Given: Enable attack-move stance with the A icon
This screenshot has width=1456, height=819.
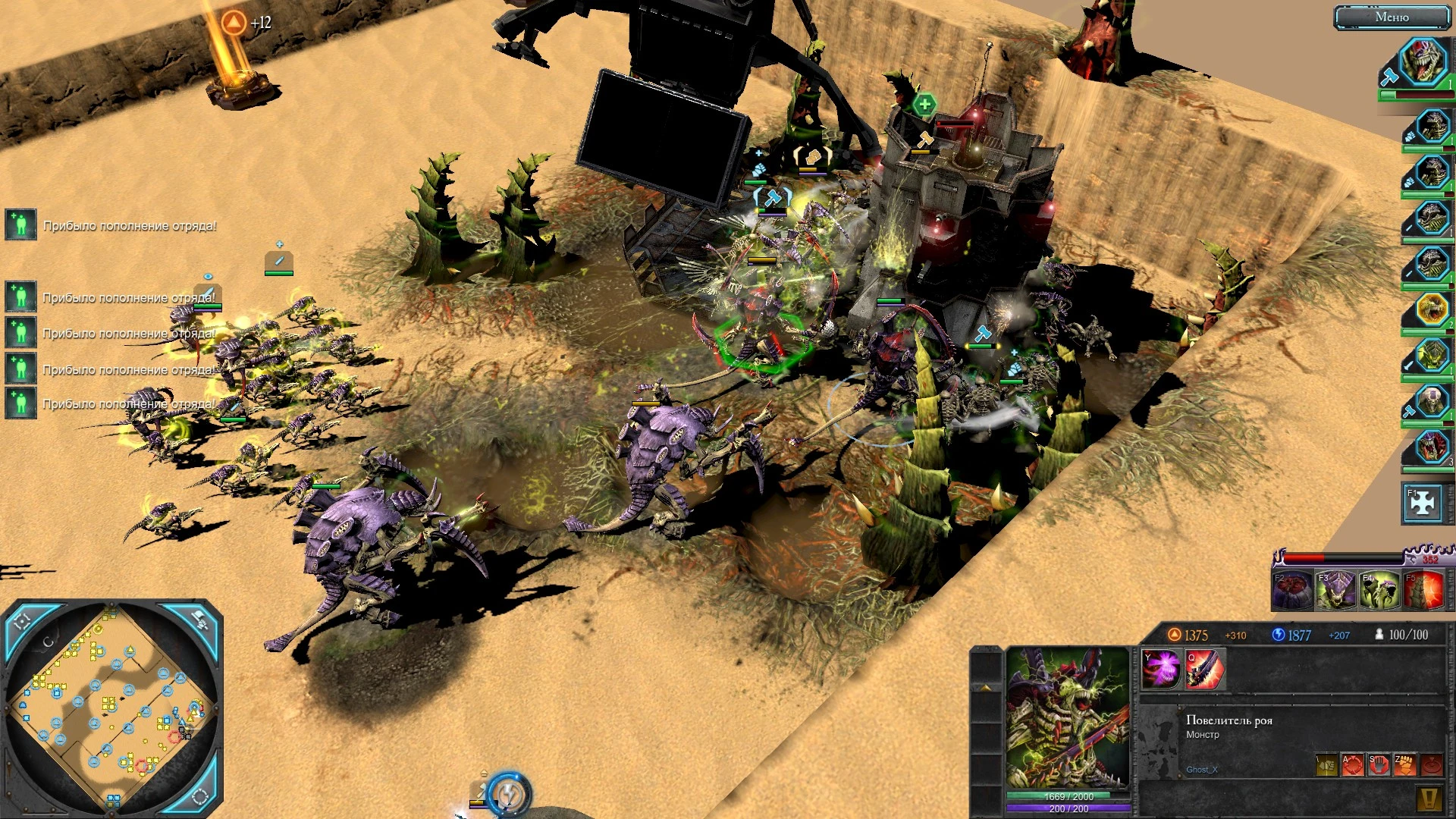Looking at the screenshot, I should point(1352,765).
